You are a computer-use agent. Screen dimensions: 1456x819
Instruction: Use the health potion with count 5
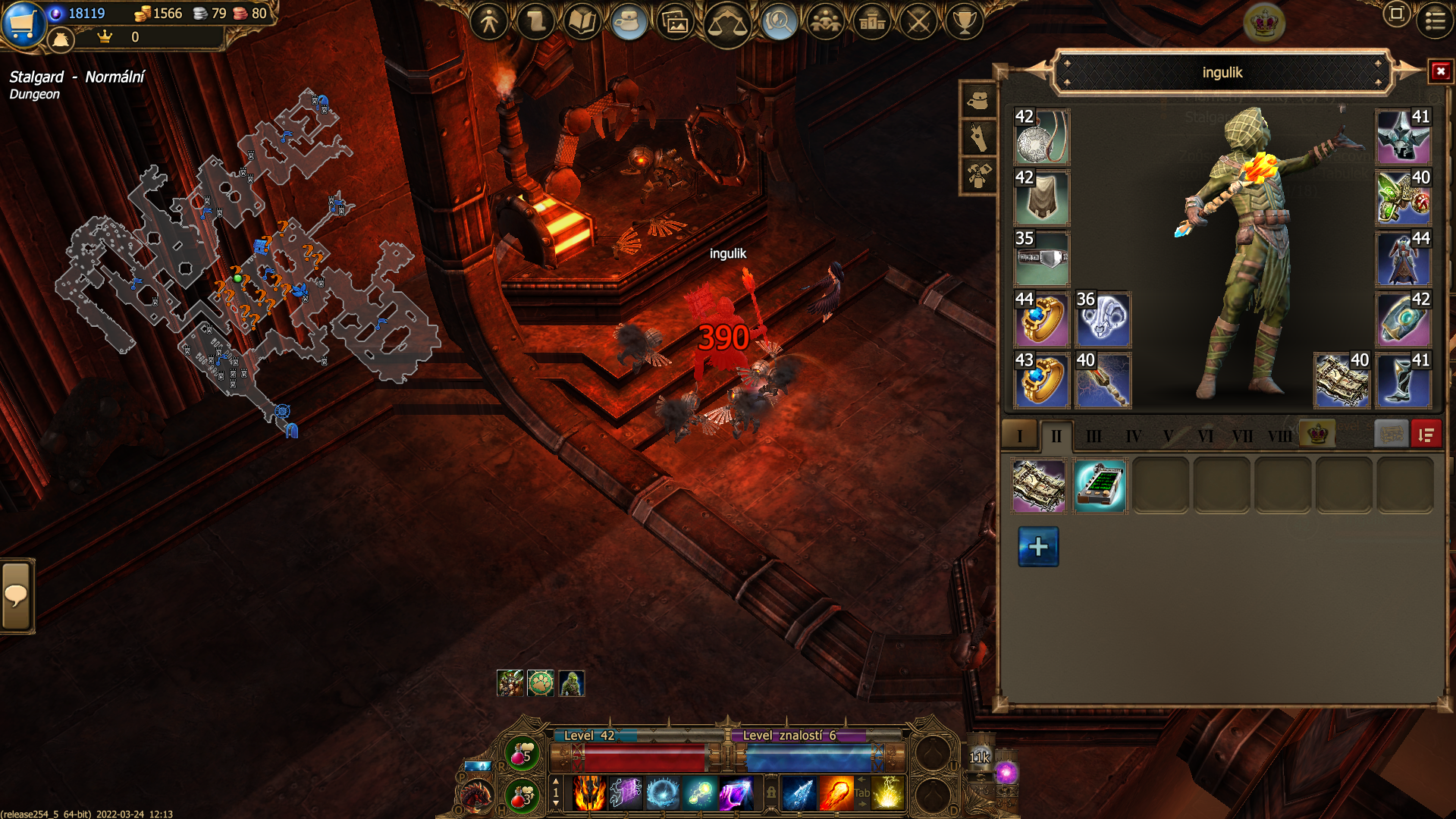pos(522,754)
